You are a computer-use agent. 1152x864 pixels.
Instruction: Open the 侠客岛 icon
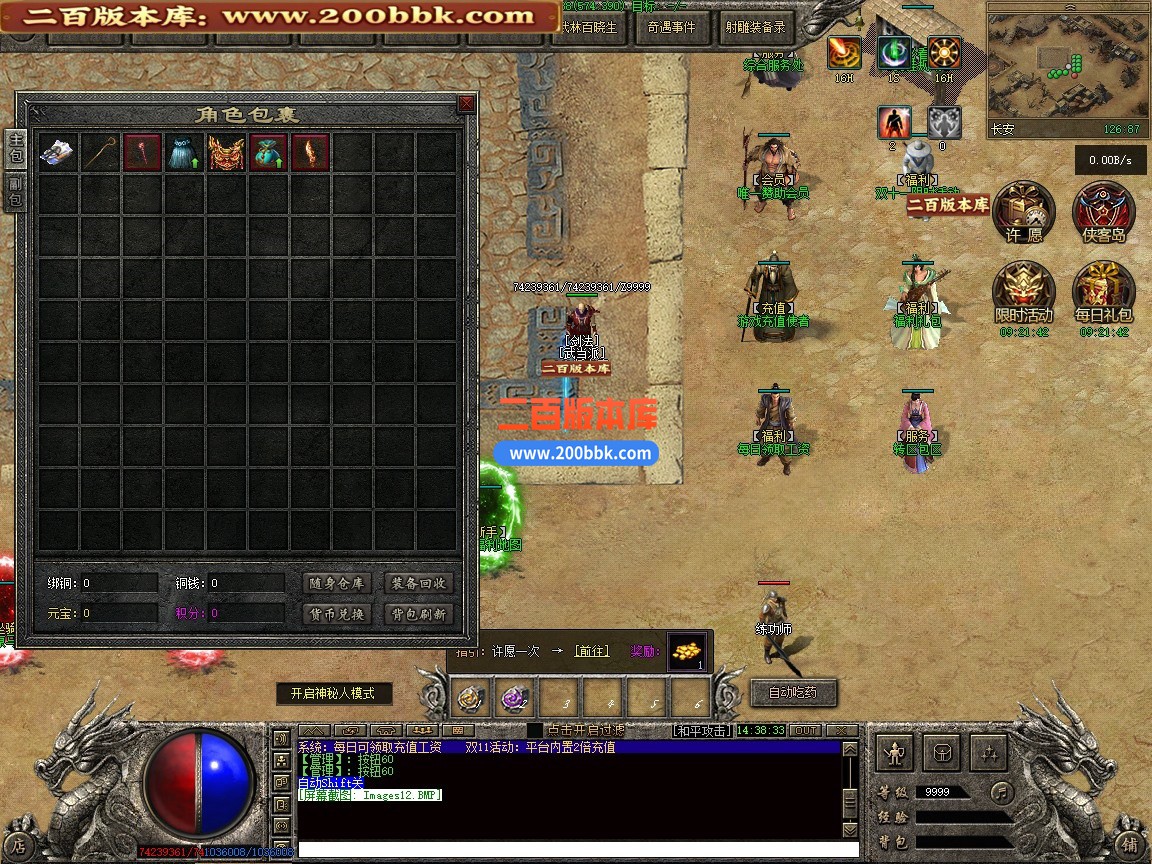(x=1103, y=212)
